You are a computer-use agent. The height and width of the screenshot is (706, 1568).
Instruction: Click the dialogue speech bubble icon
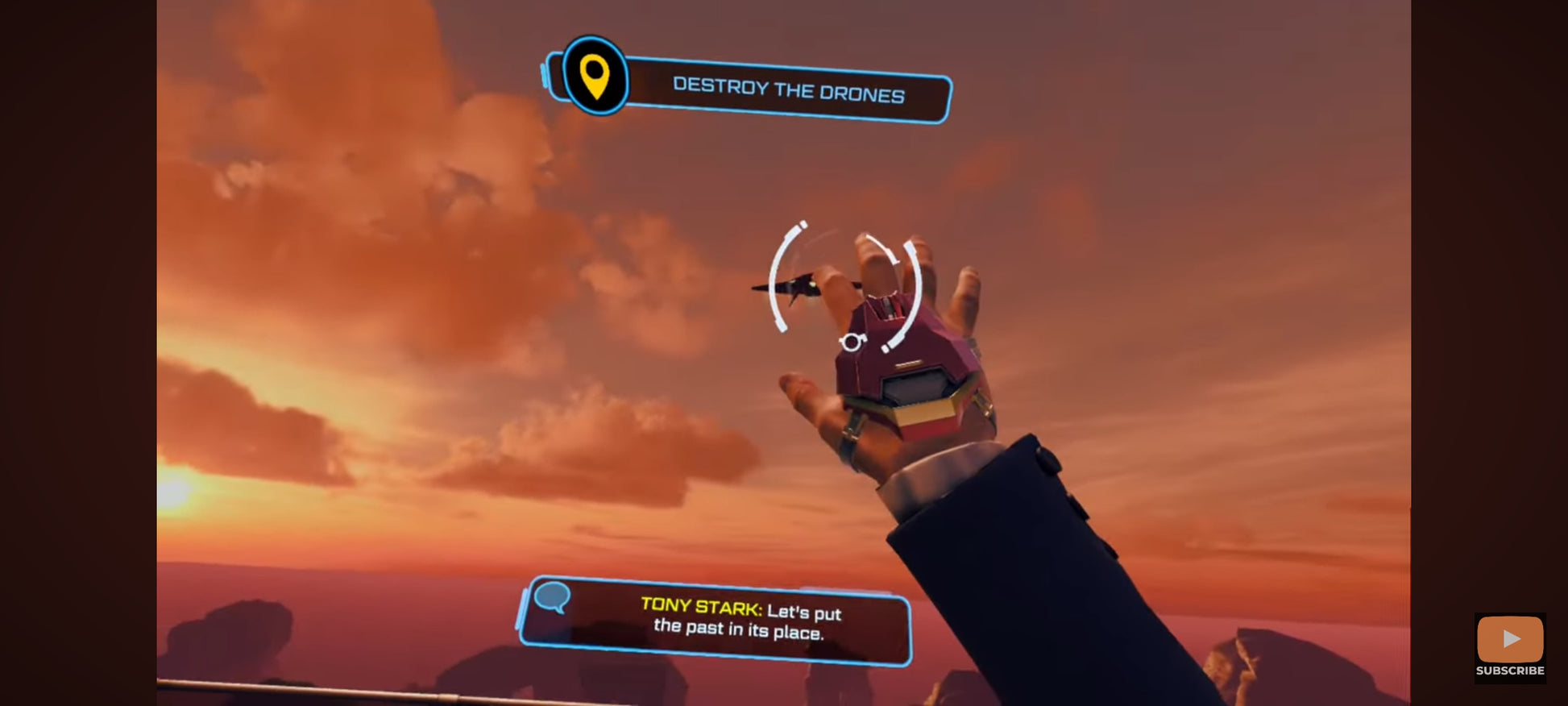click(553, 597)
